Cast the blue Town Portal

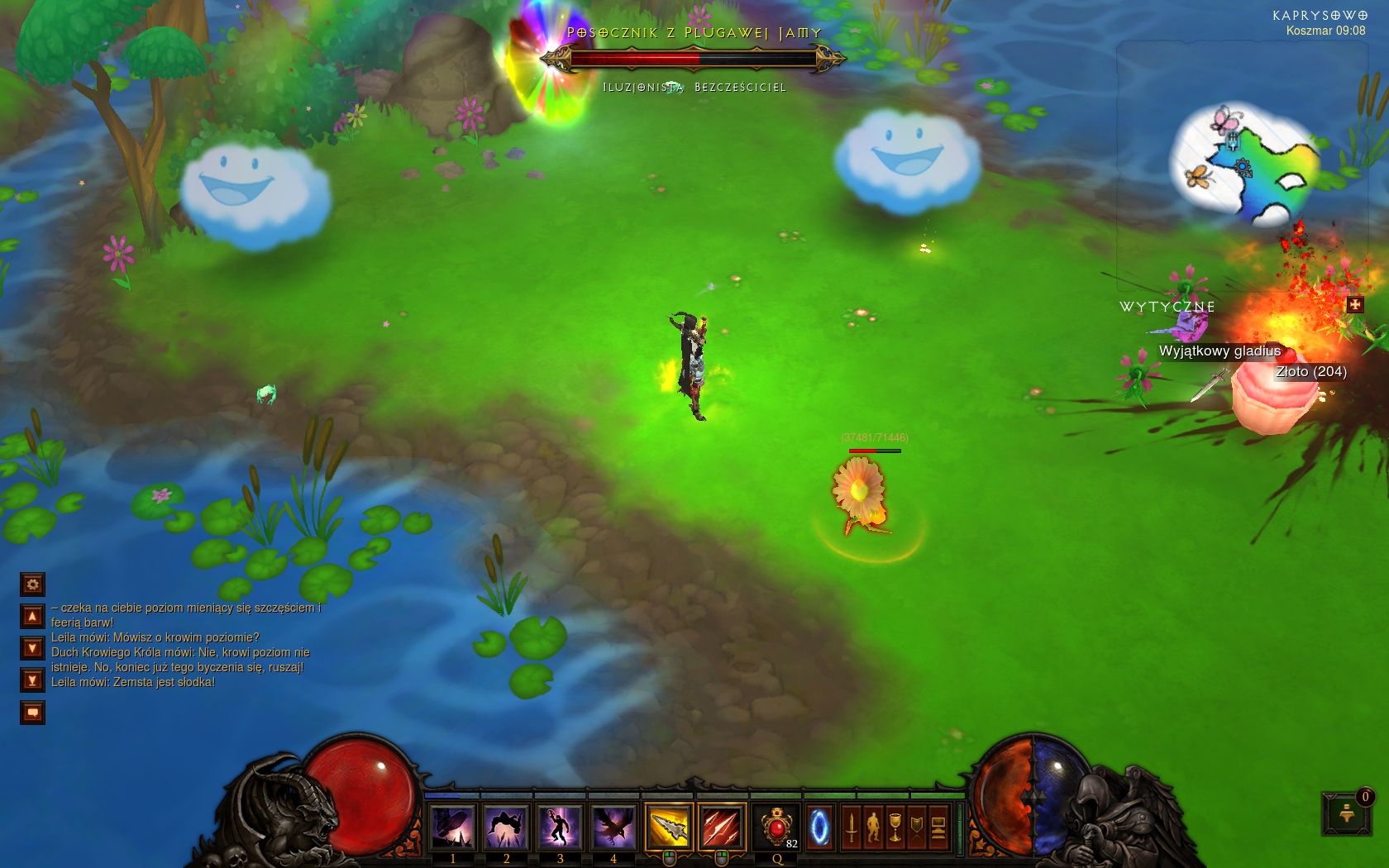click(819, 827)
